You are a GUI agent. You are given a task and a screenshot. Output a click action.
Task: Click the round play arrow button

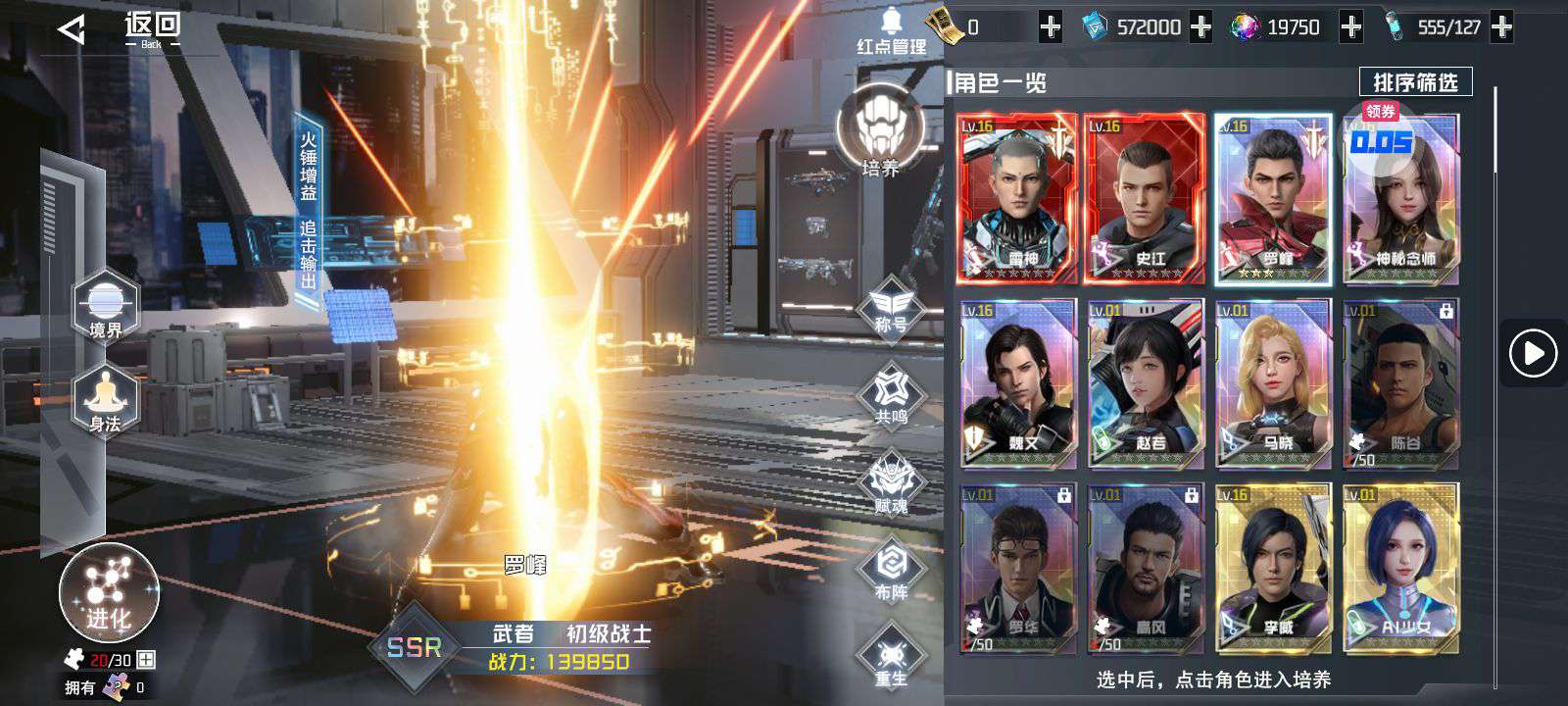click(1533, 353)
